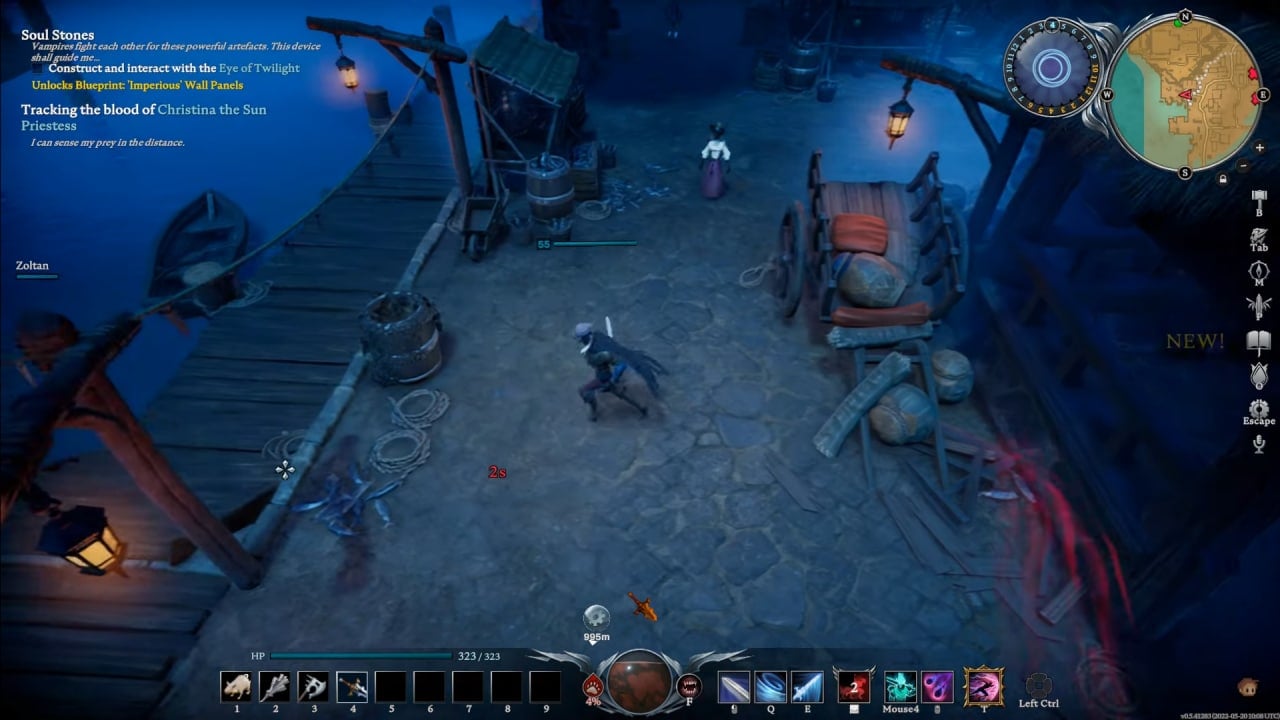Activate the gold-framed ultimate ability

click(x=983, y=687)
